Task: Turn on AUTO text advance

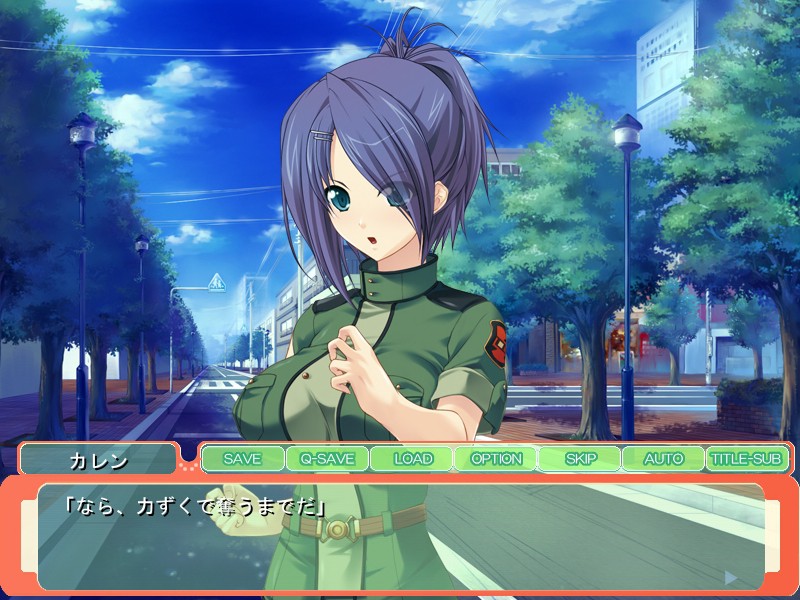Action: tap(663, 459)
